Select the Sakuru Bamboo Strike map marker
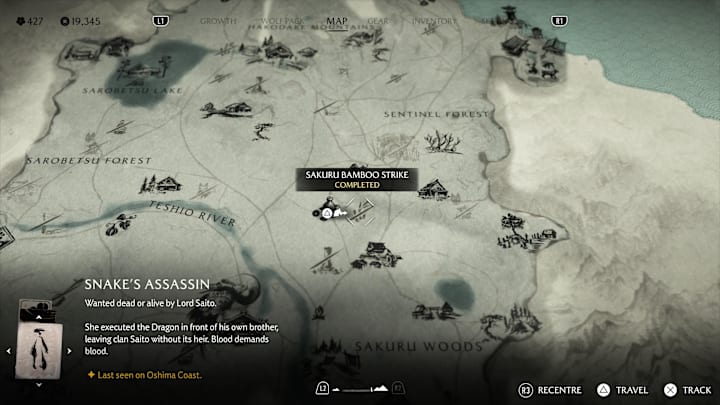The width and height of the screenshot is (720, 405). (327, 210)
